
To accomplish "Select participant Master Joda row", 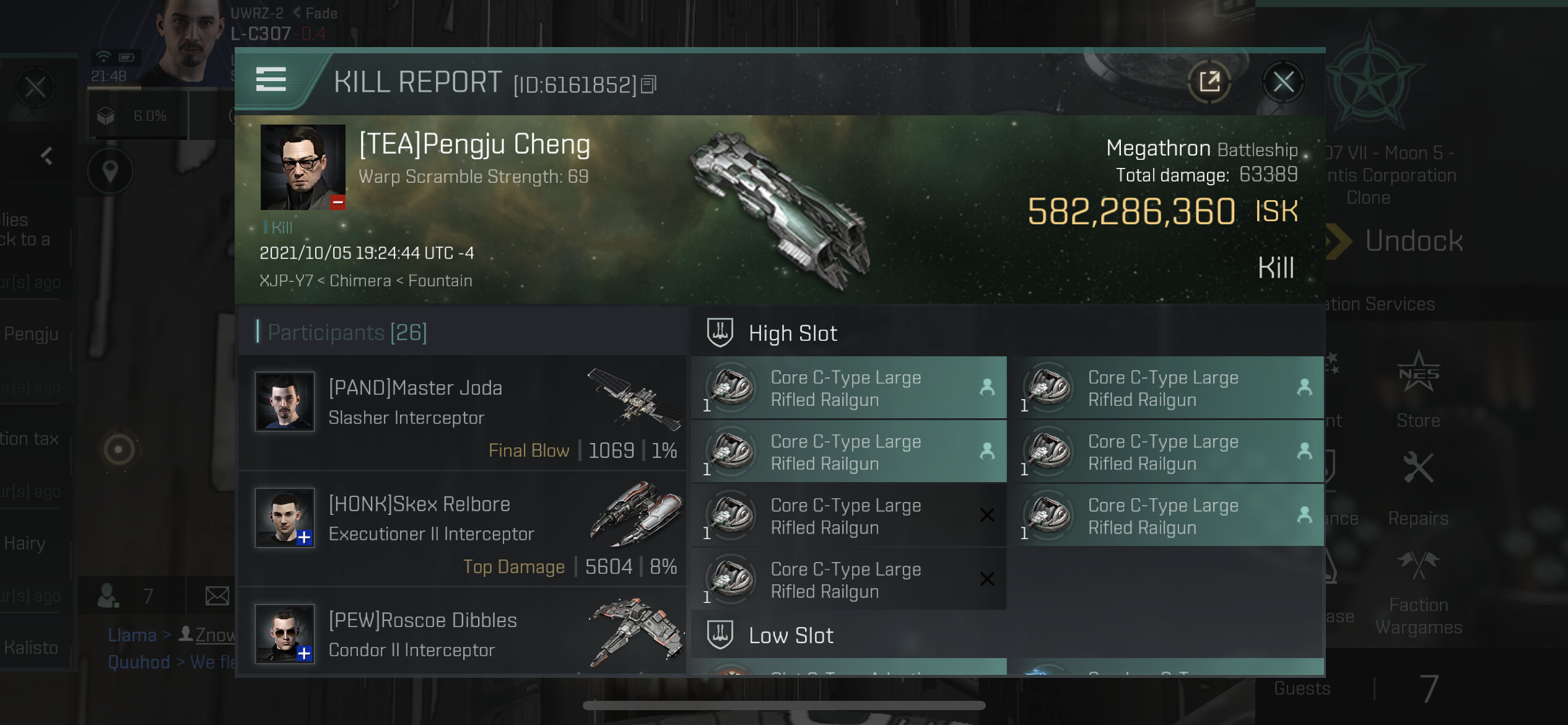I will click(x=462, y=412).
